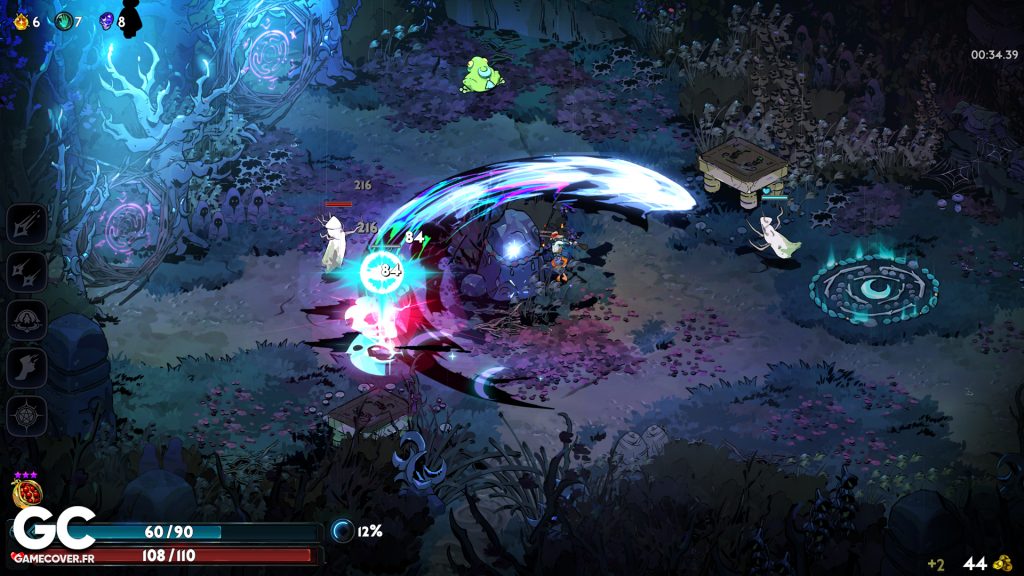The image size is (1024, 576).
Task: Select the Magick boon slot with pentagram
Action: (27, 415)
